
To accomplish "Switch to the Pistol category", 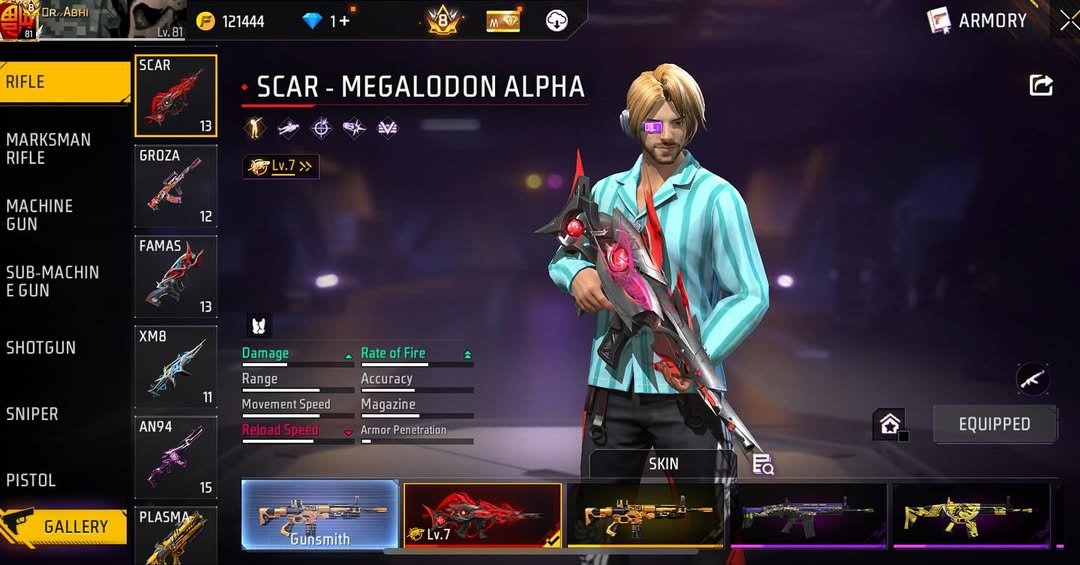I will [x=62, y=480].
